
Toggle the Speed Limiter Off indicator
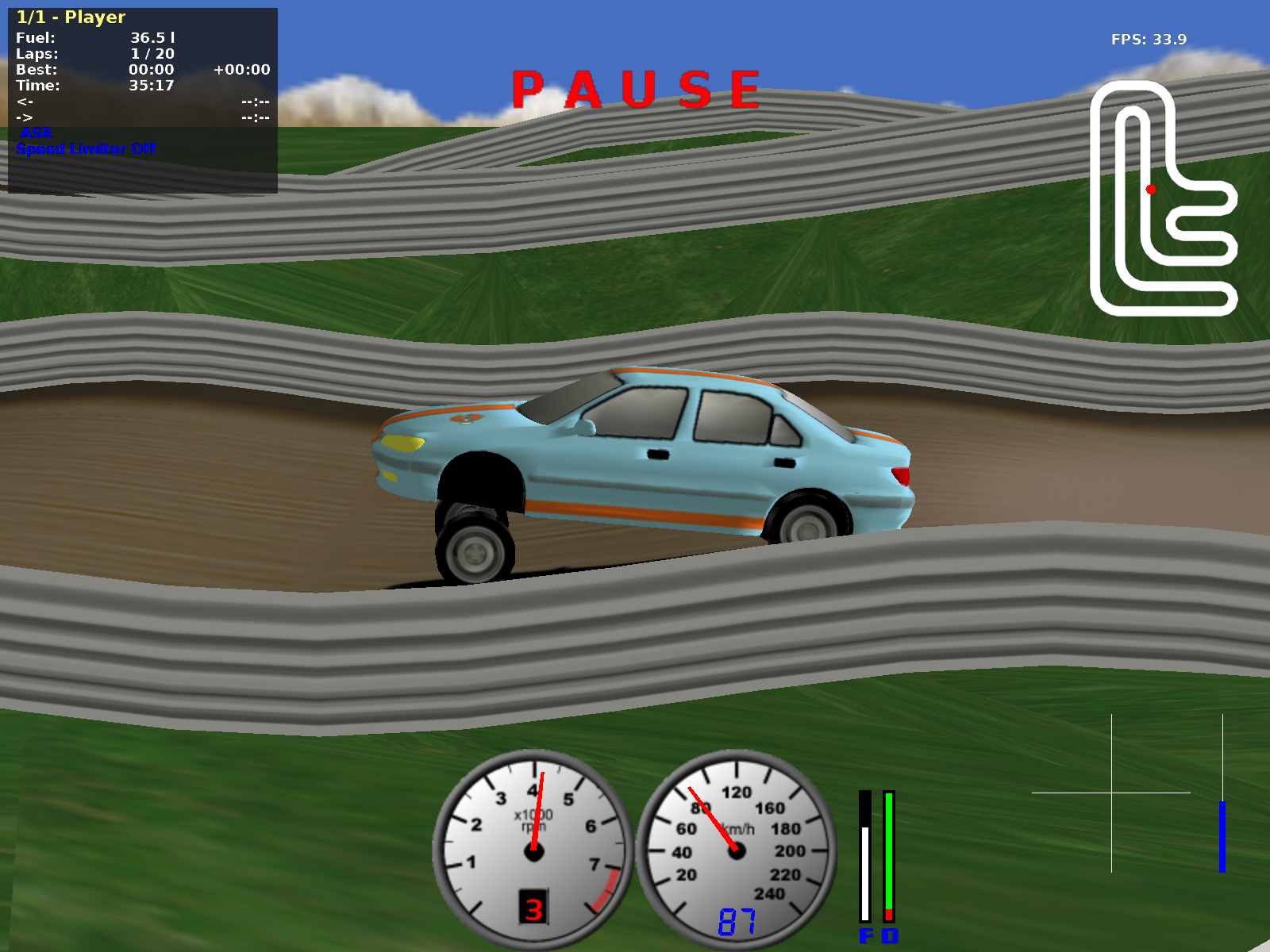[86, 149]
